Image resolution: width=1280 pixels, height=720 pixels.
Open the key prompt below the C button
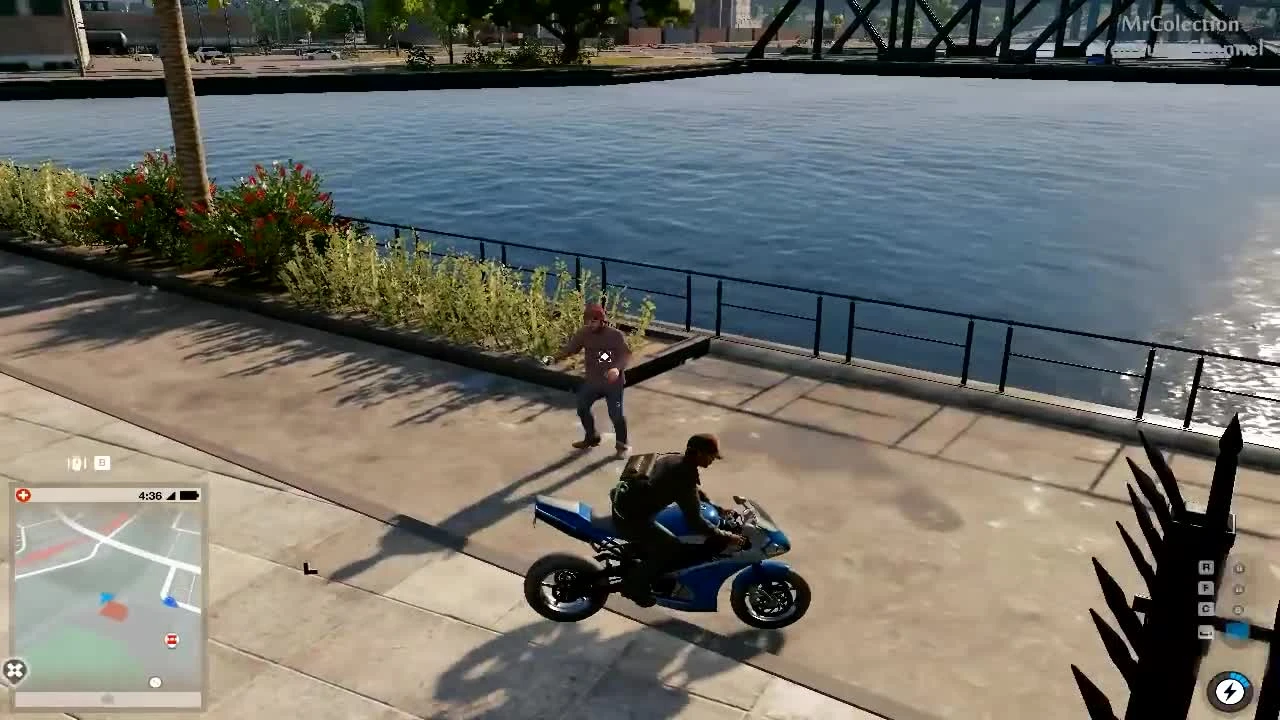pyautogui.click(x=1206, y=632)
